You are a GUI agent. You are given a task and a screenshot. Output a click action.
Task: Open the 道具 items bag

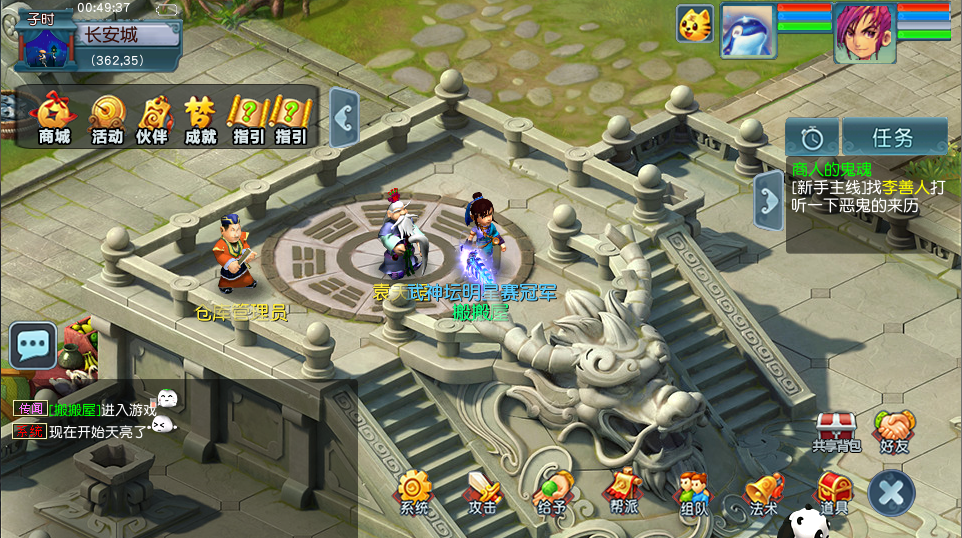point(834,492)
